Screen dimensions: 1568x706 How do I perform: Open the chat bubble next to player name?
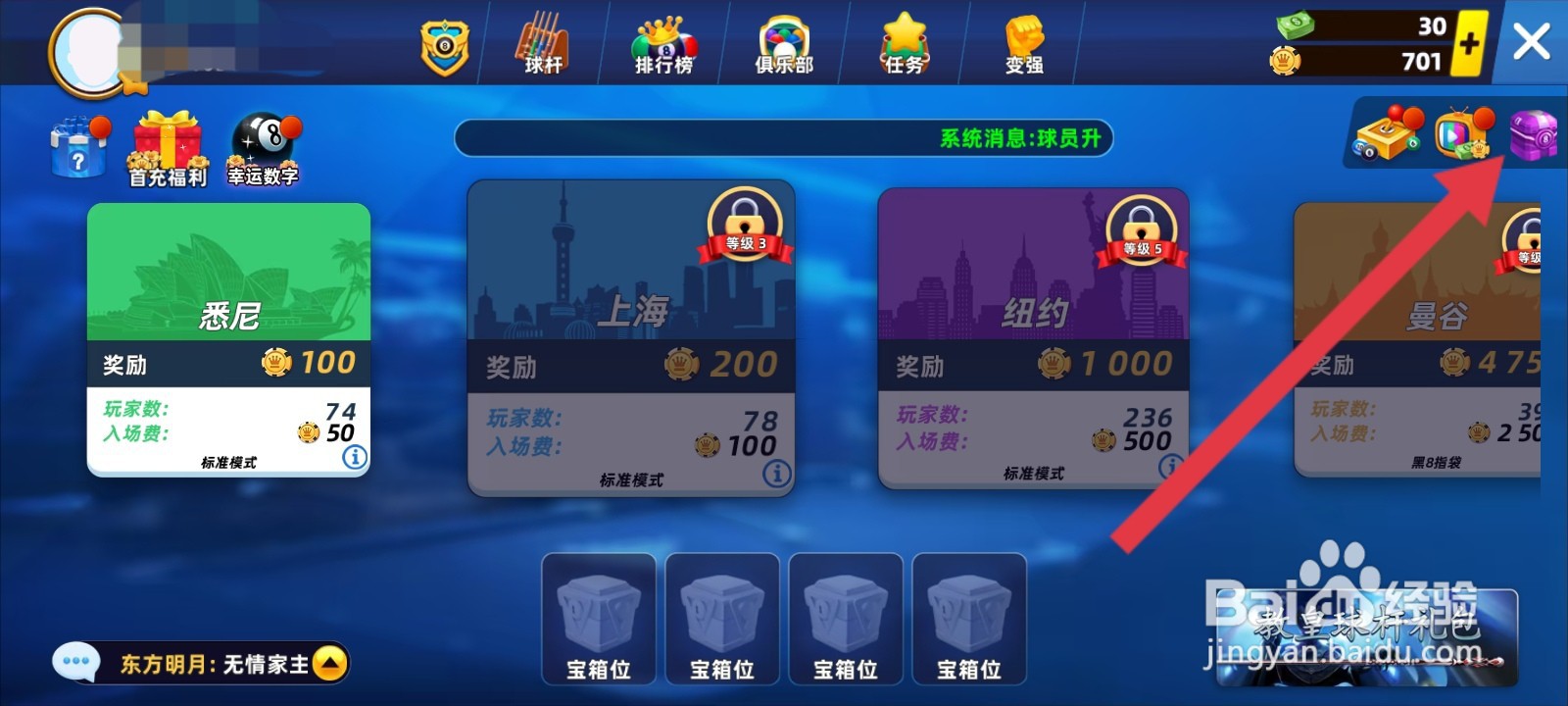76,662
